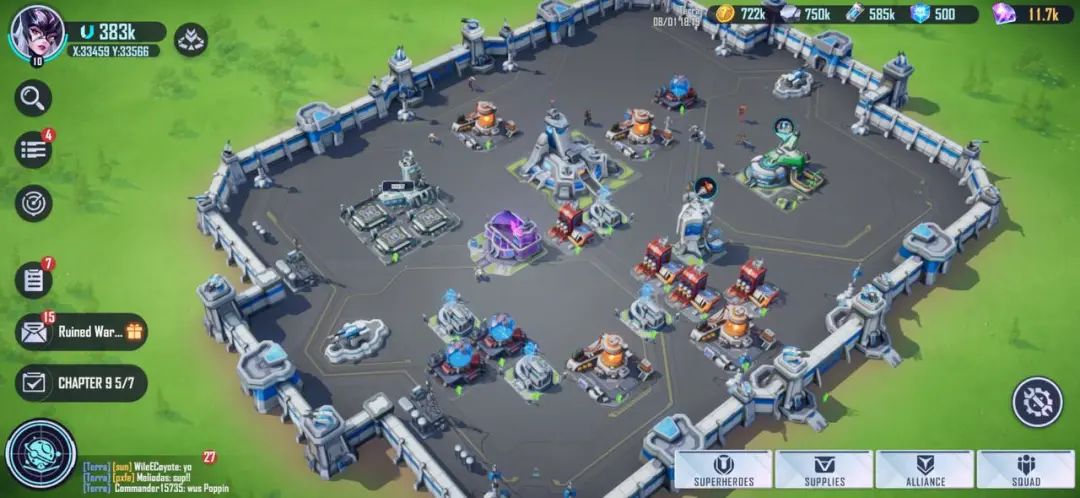The width and height of the screenshot is (1080, 498).
Task: Click the radar scan icon
Action: [x=33, y=203]
